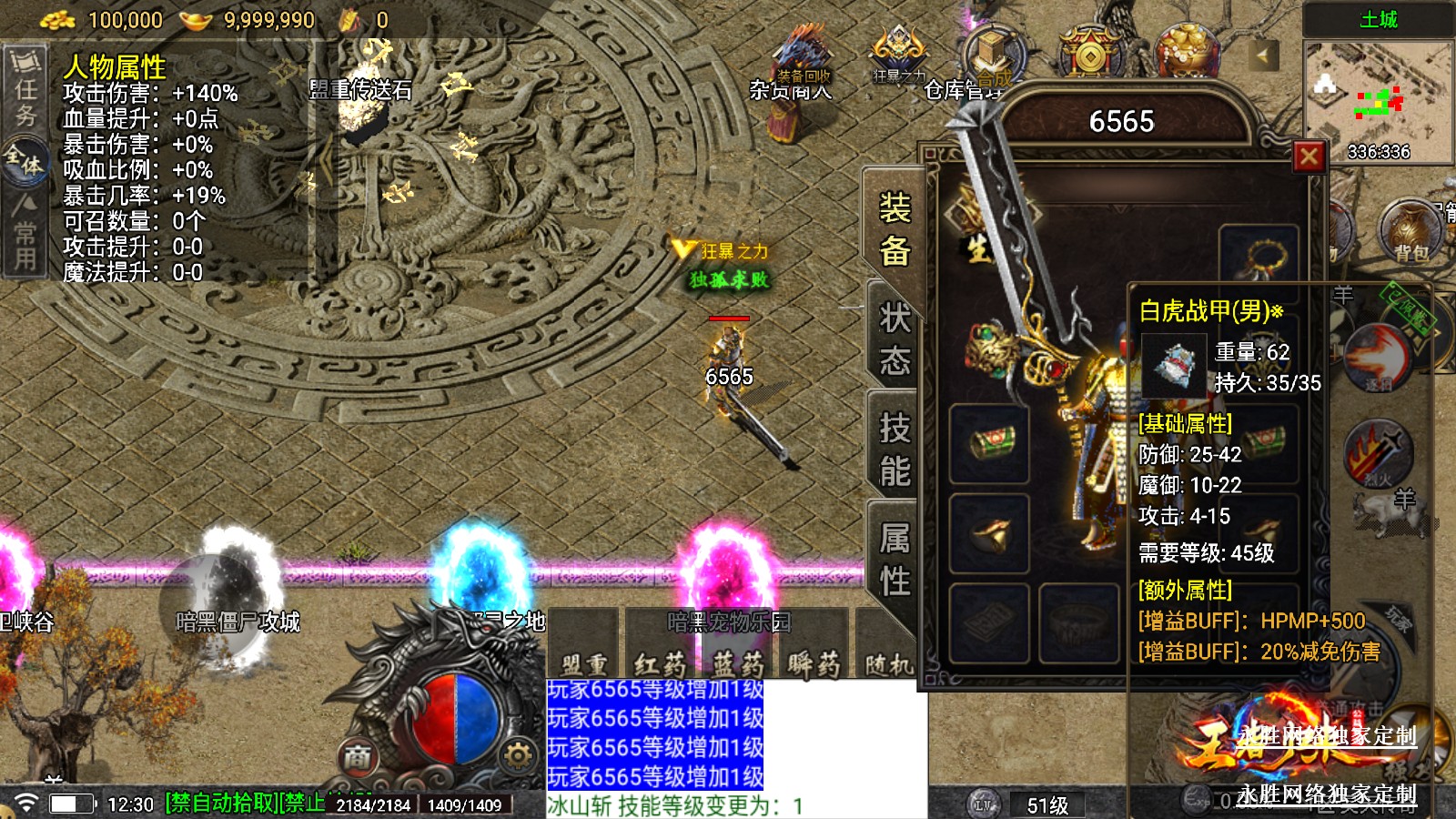Select the necklace equipment slot

(x=1259, y=257)
